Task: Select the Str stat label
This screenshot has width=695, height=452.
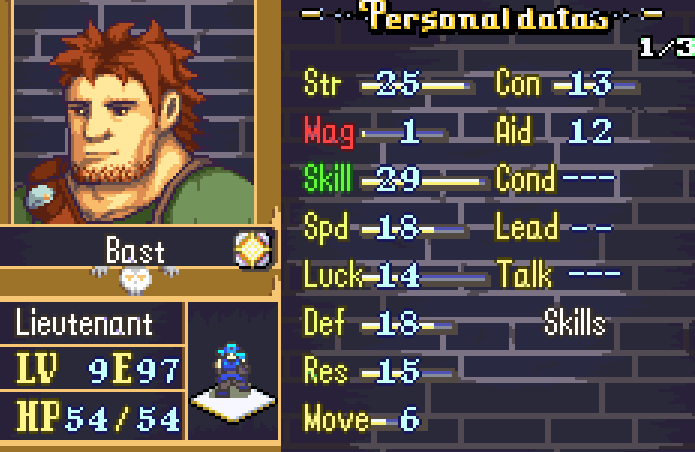Action: (324, 84)
